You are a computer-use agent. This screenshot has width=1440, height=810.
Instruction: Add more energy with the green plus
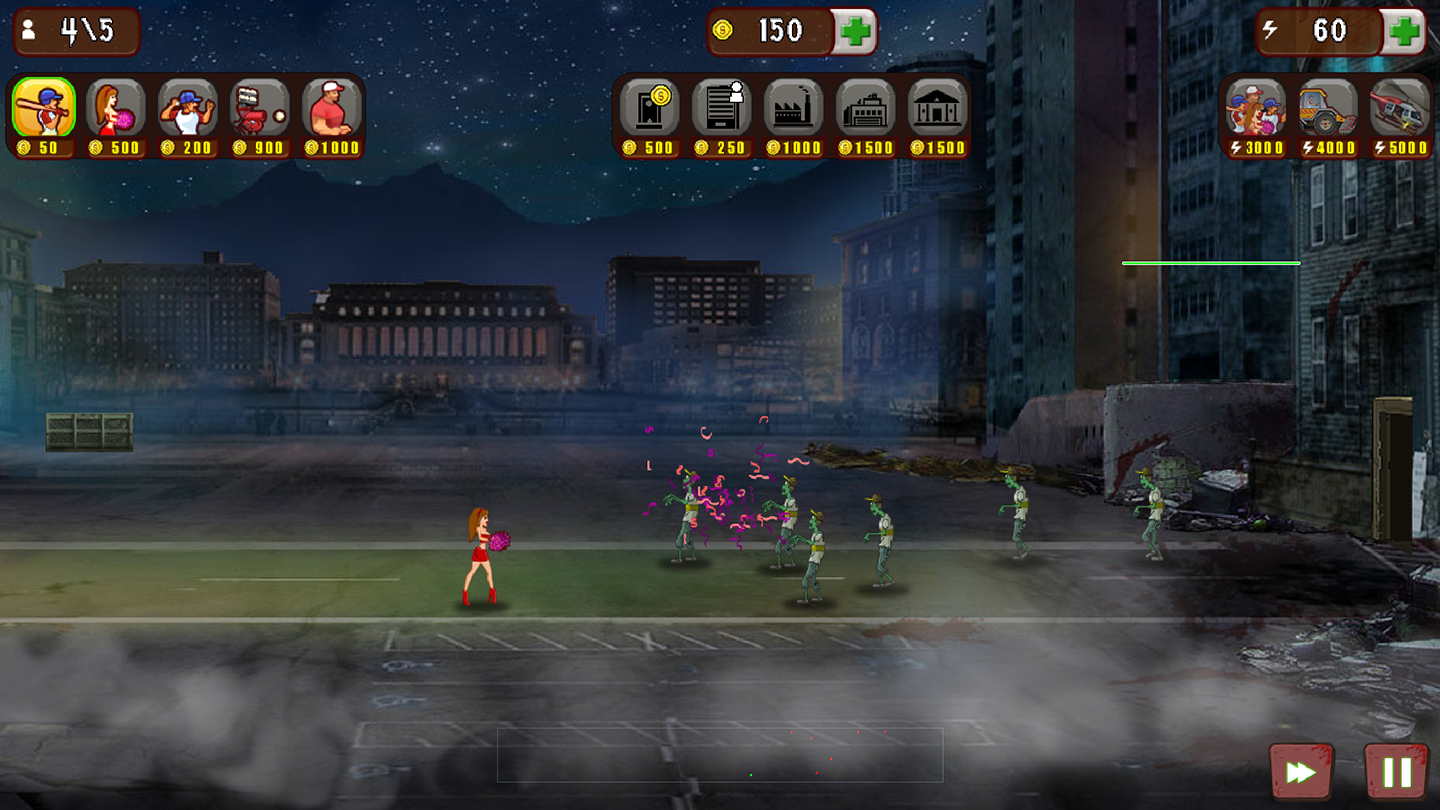tap(1404, 32)
